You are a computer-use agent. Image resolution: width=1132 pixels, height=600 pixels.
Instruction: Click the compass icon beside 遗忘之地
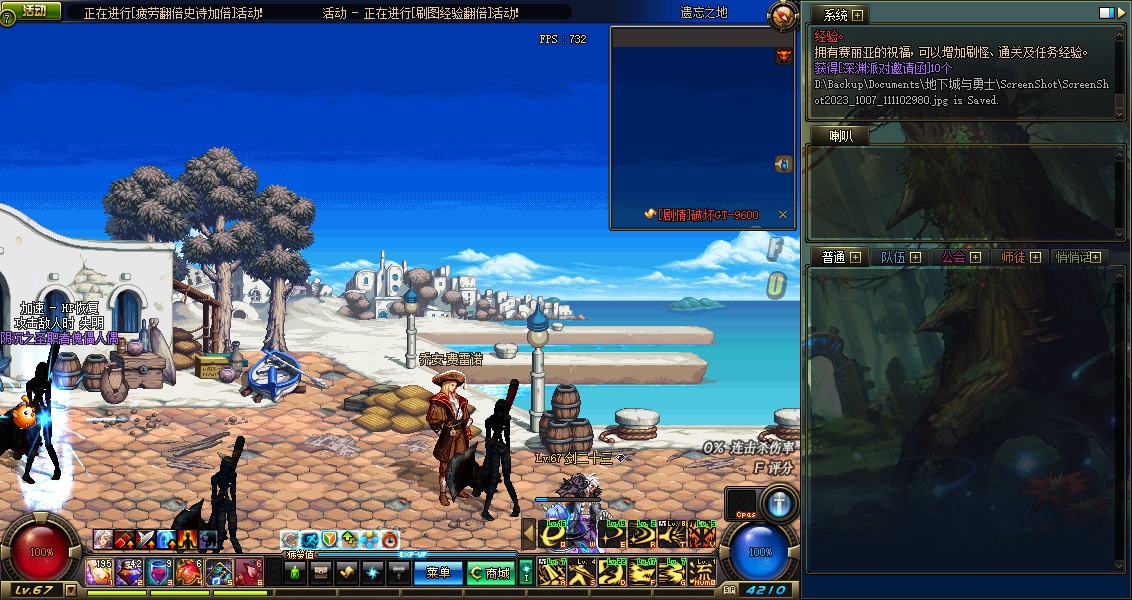[781, 15]
